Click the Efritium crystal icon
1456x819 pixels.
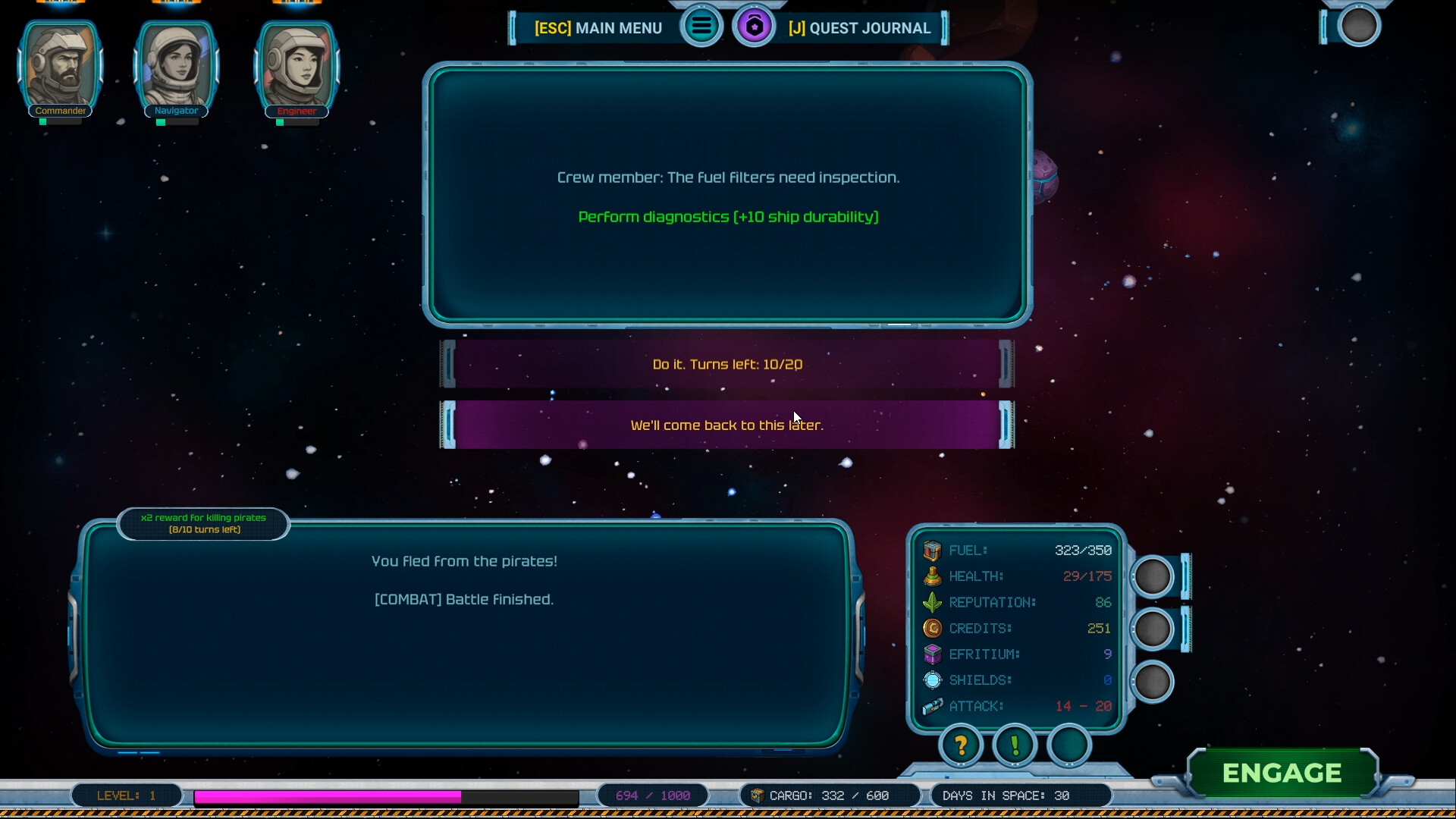[x=932, y=654]
